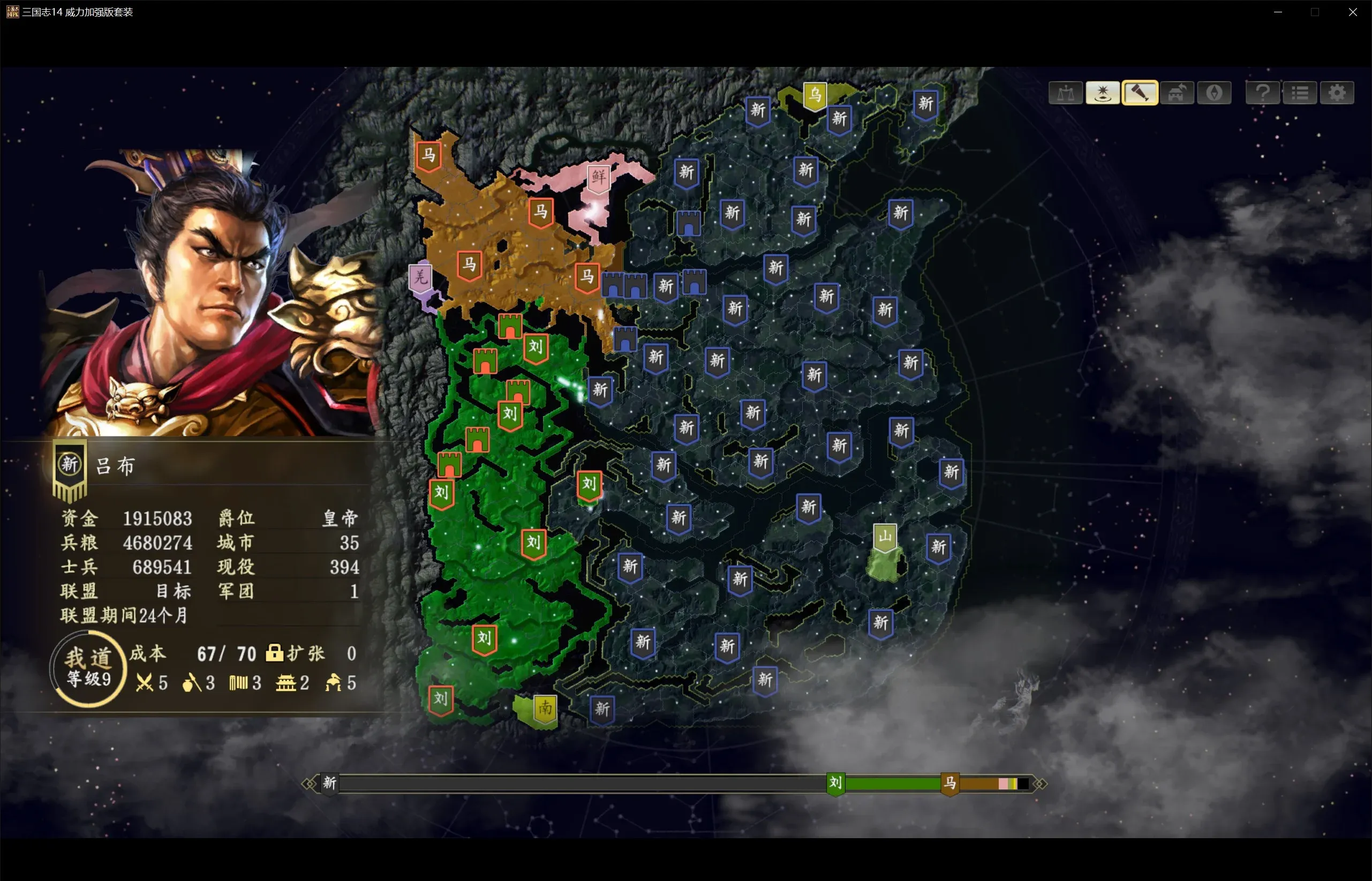The height and width of the screenshot is (881, 1372).
Task: Show the list menu button
Action: pyautogui.click(x=1300, y=93)
